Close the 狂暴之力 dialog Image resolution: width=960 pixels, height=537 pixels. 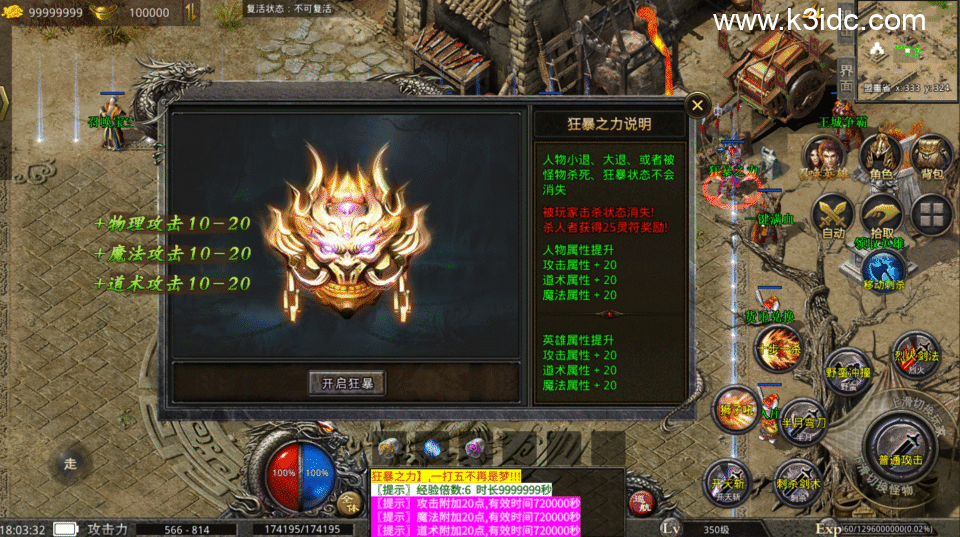(698, 104)
